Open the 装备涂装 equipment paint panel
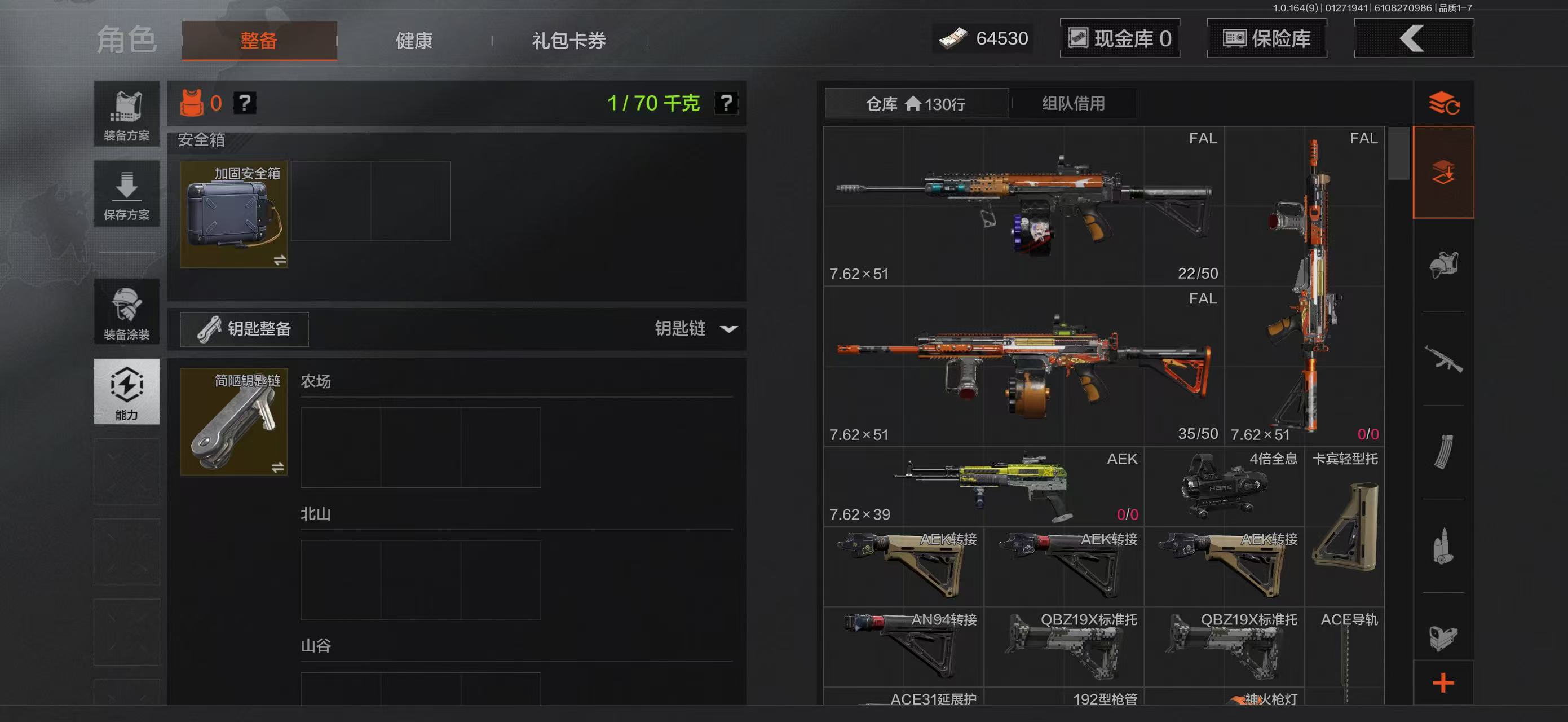 coord(126,312)
